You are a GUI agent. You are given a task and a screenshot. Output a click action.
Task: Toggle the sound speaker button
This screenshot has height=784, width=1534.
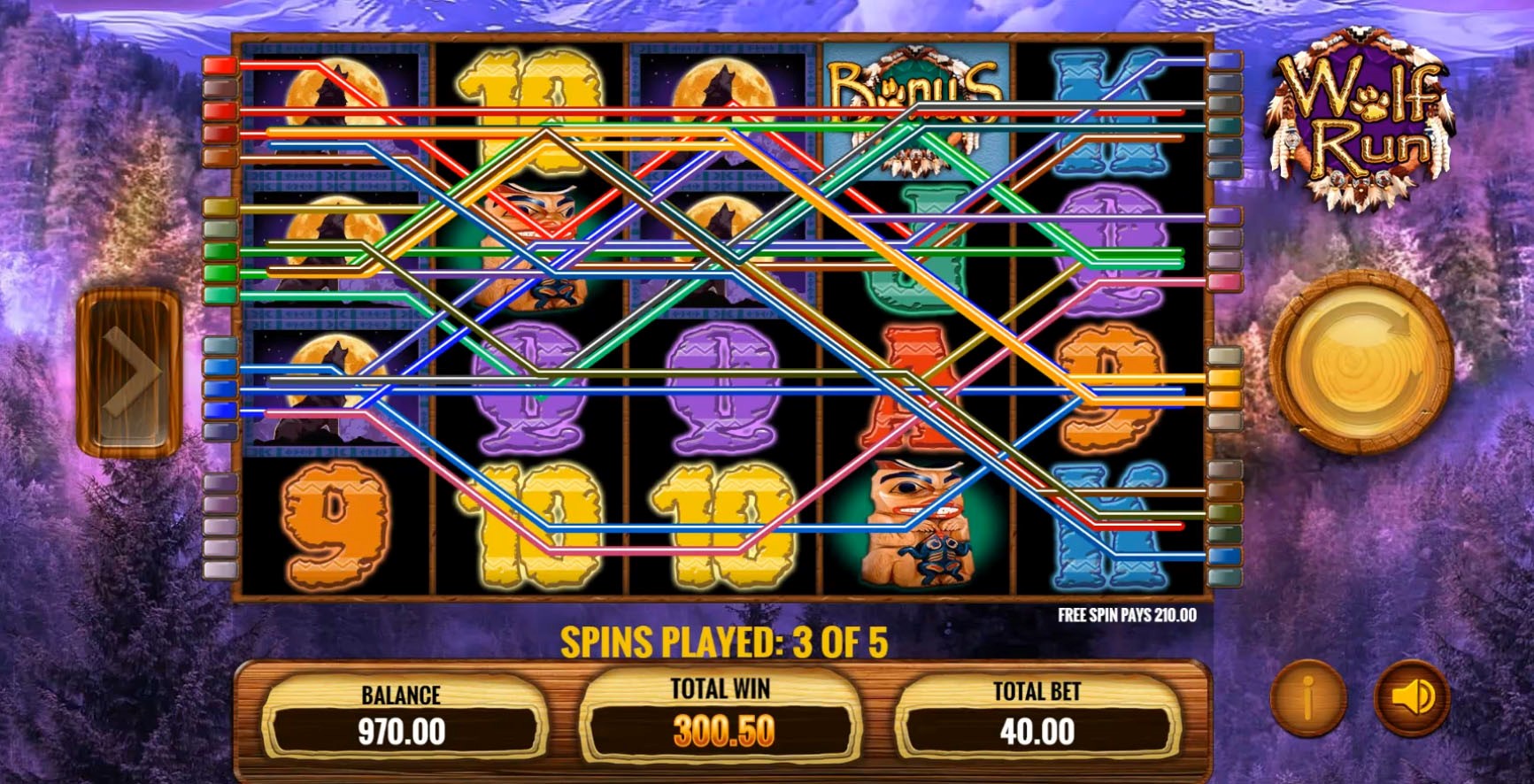pyautogui.click(x=1412, y=698)
